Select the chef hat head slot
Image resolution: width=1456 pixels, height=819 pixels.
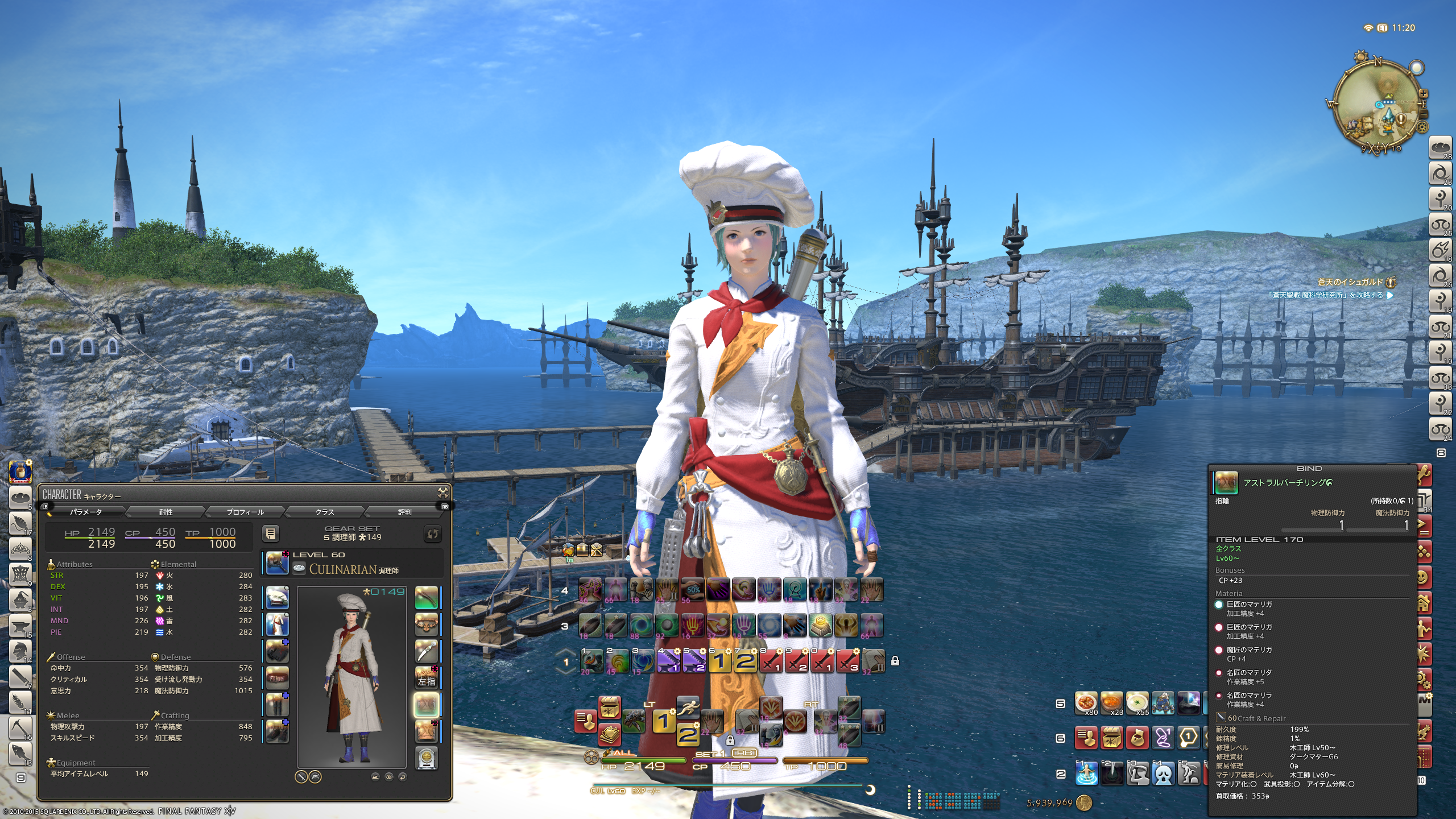pos(278,598)
